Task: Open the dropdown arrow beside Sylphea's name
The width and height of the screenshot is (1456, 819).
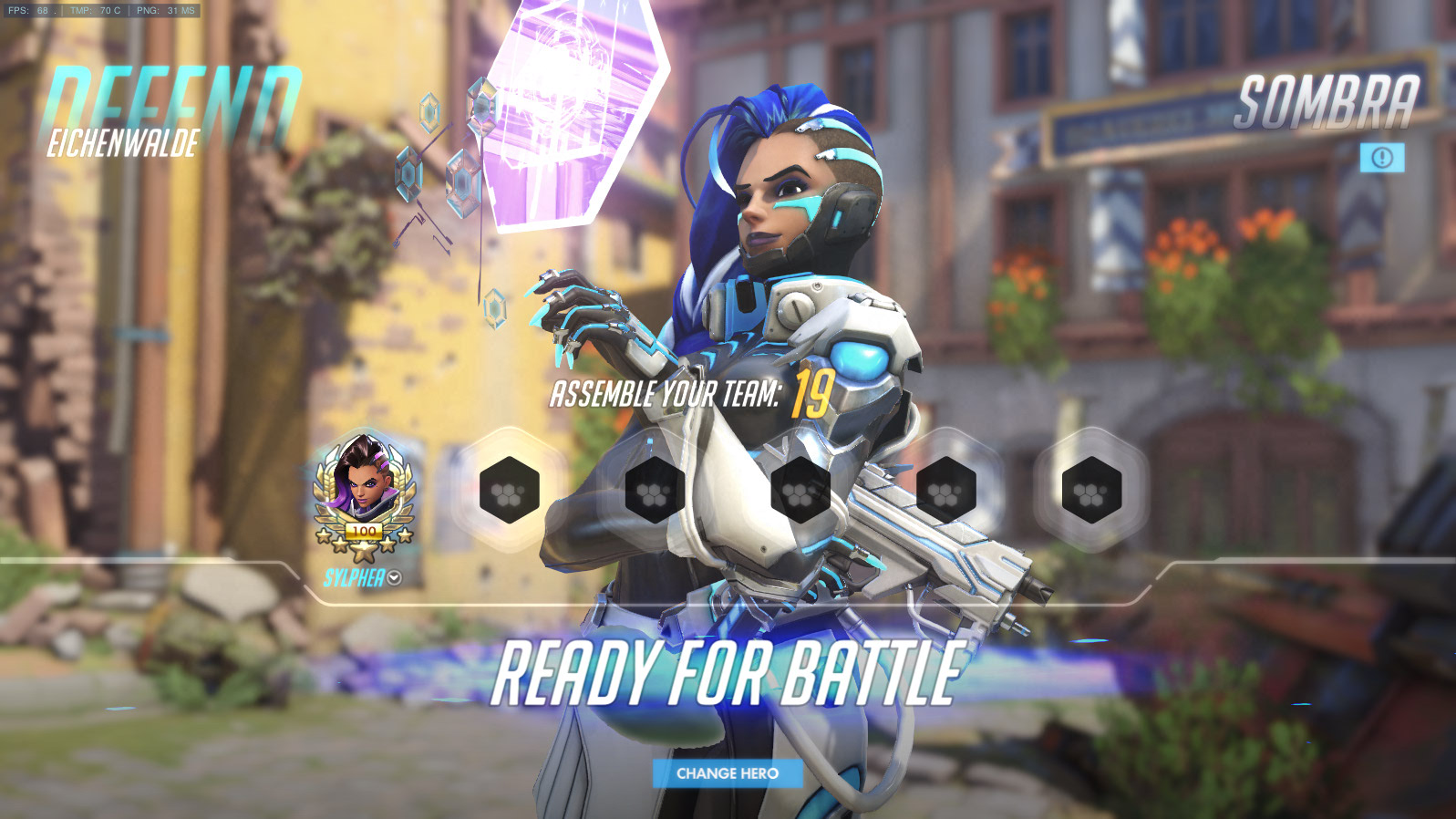Action: [x=395, y=577]
